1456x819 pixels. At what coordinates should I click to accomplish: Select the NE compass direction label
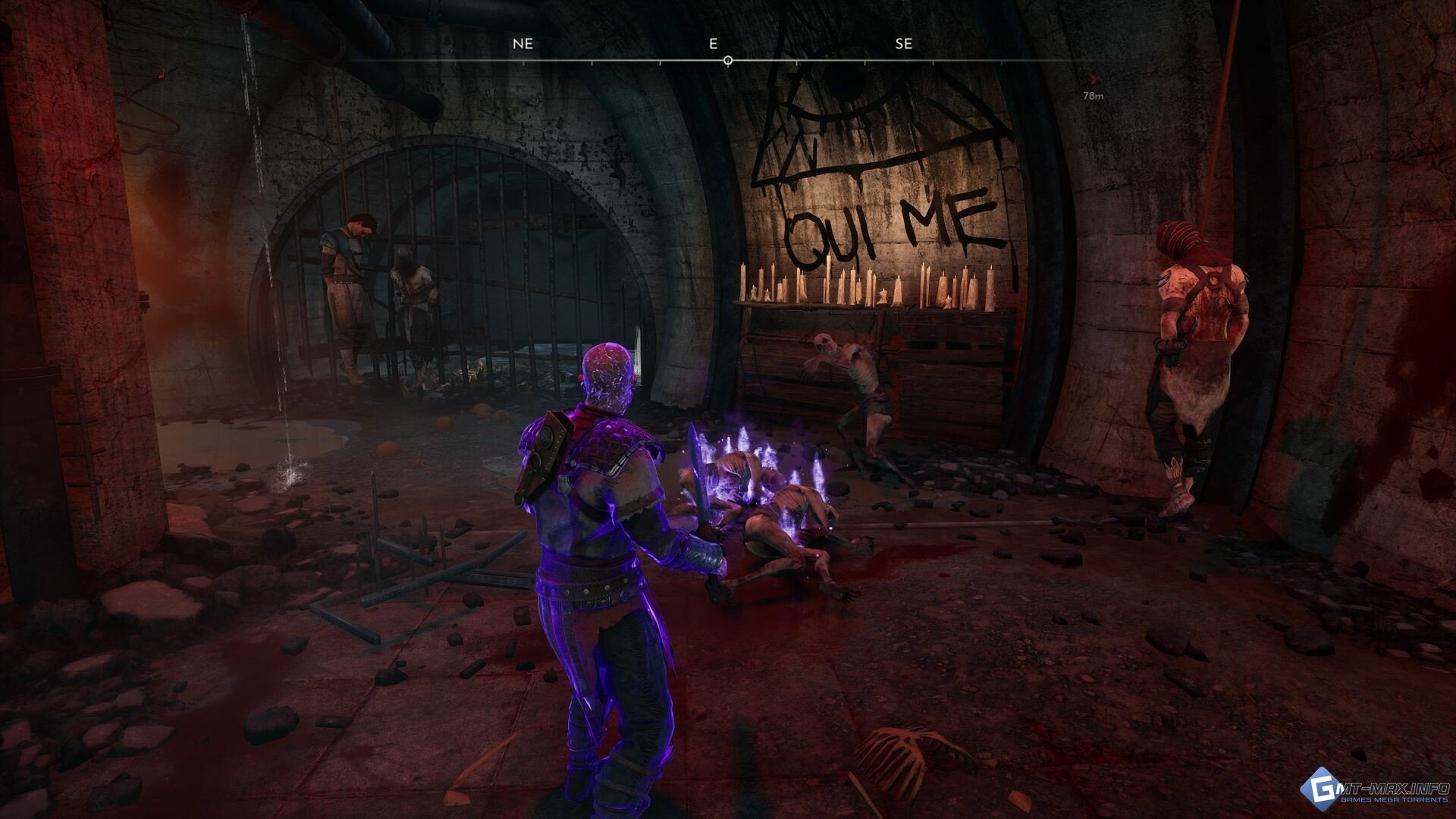[522, 44]
